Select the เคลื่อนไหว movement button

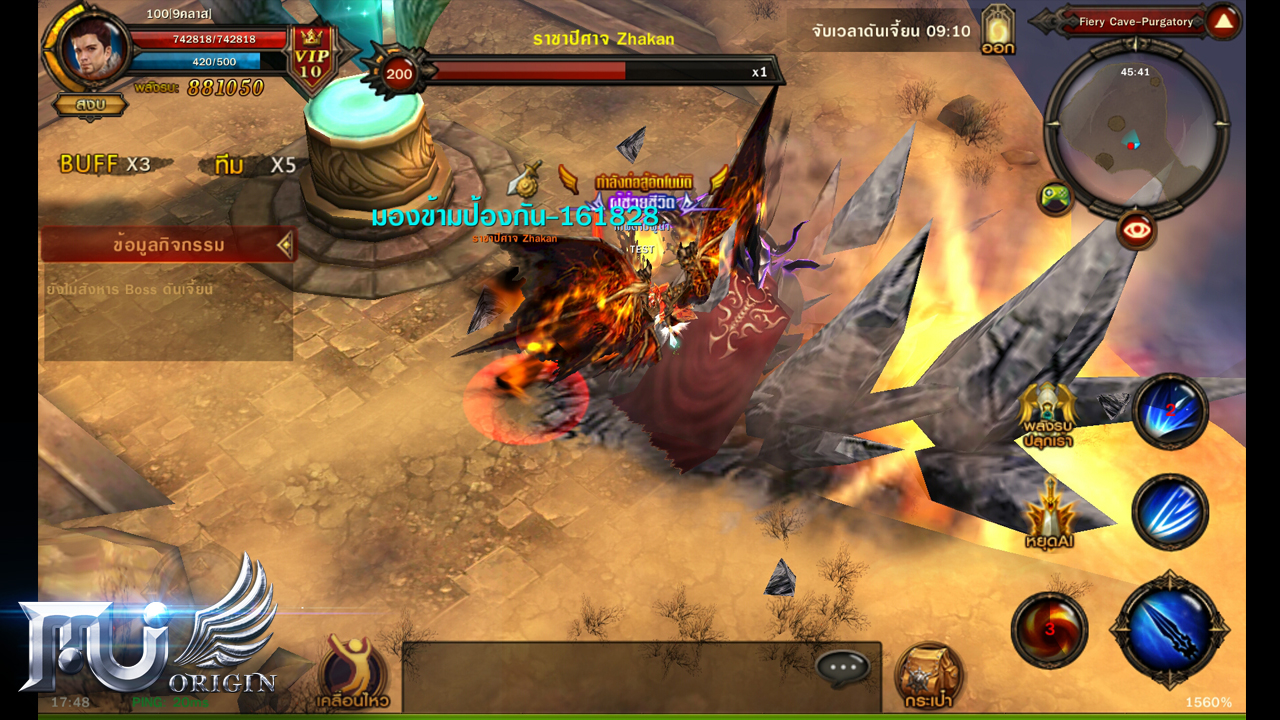pos(354,671)
